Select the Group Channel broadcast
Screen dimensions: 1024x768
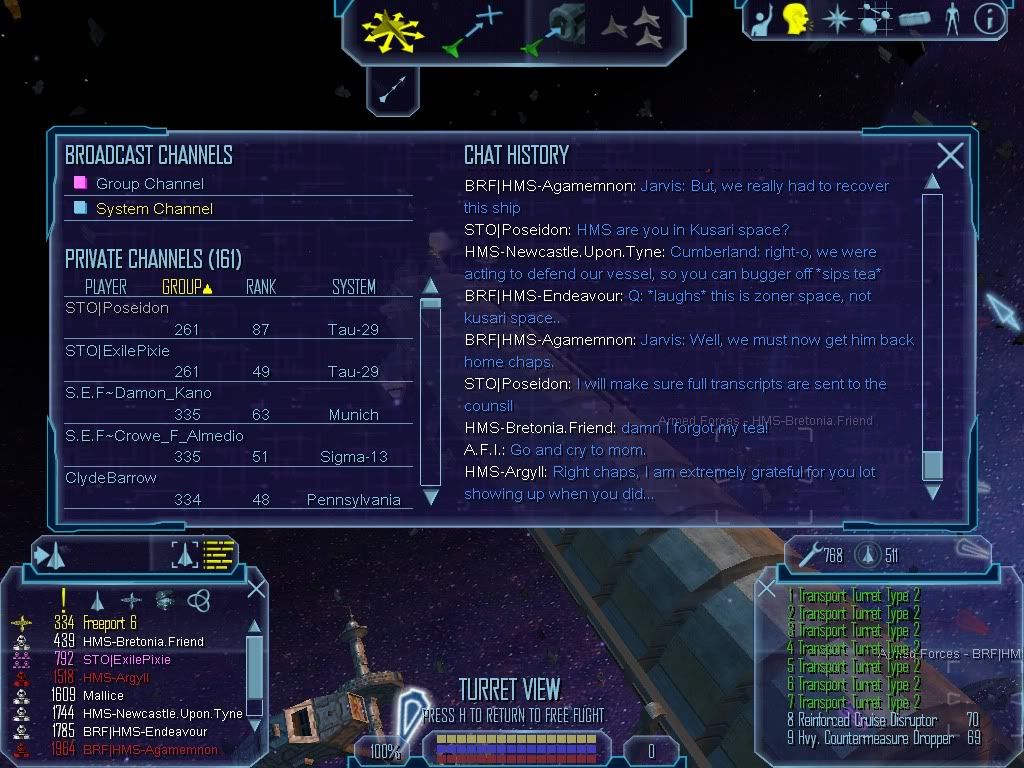click(149, 184)
